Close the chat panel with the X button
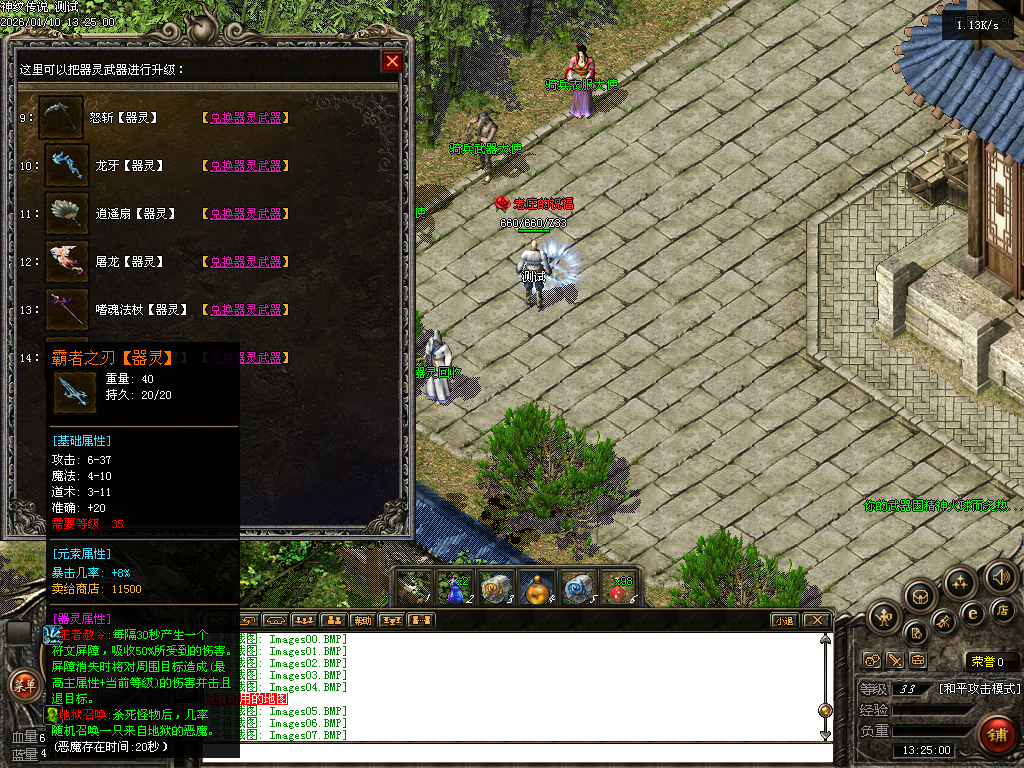Screen dimensions: 1024x768 point(817,620)
